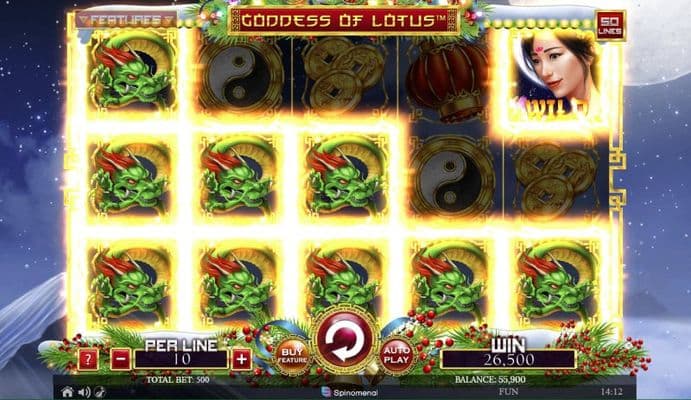
Task: Open the Buy Feature option
Action: [293, 355]
